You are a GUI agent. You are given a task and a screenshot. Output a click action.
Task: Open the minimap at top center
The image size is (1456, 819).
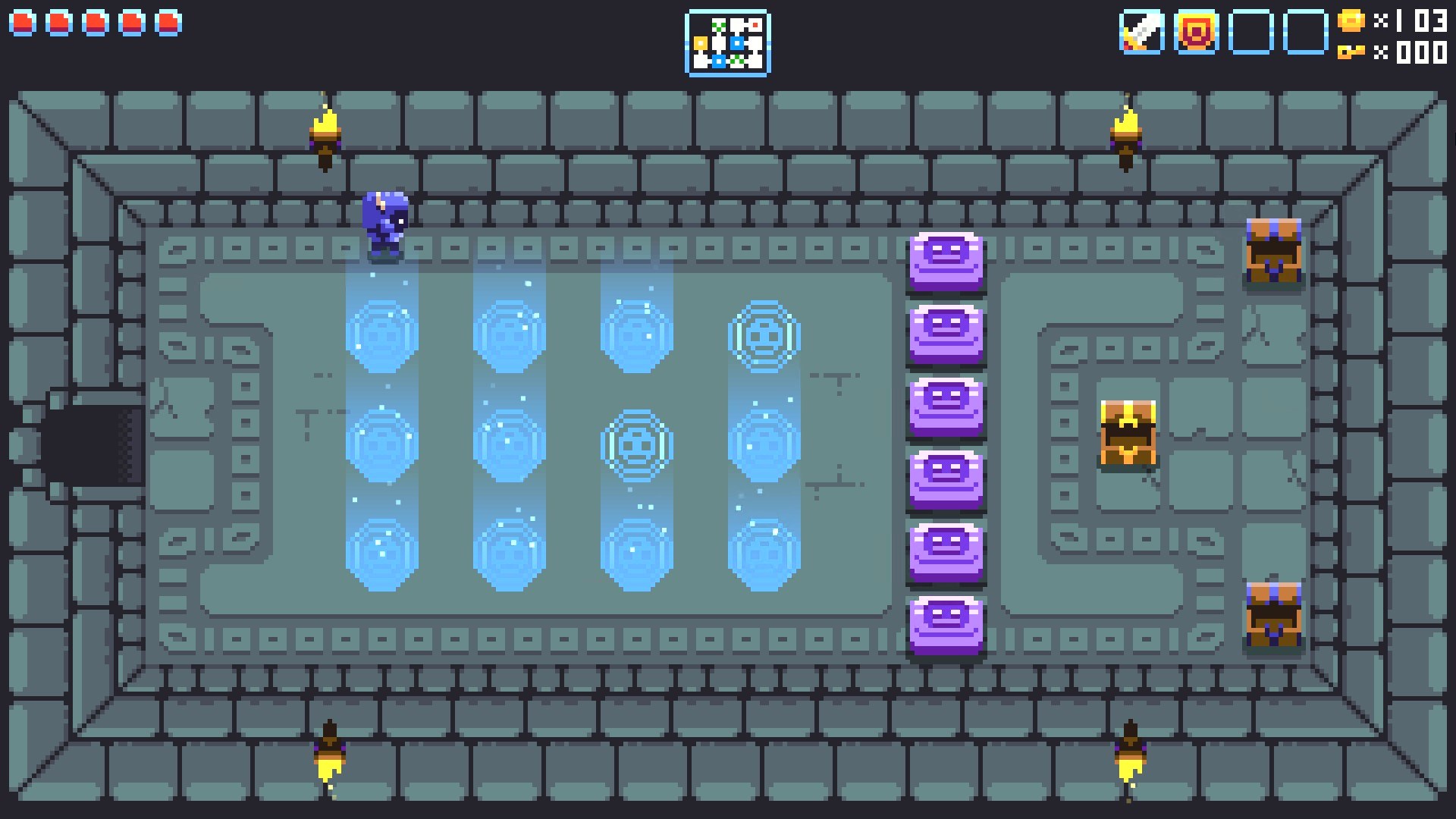tap(726, 42)
